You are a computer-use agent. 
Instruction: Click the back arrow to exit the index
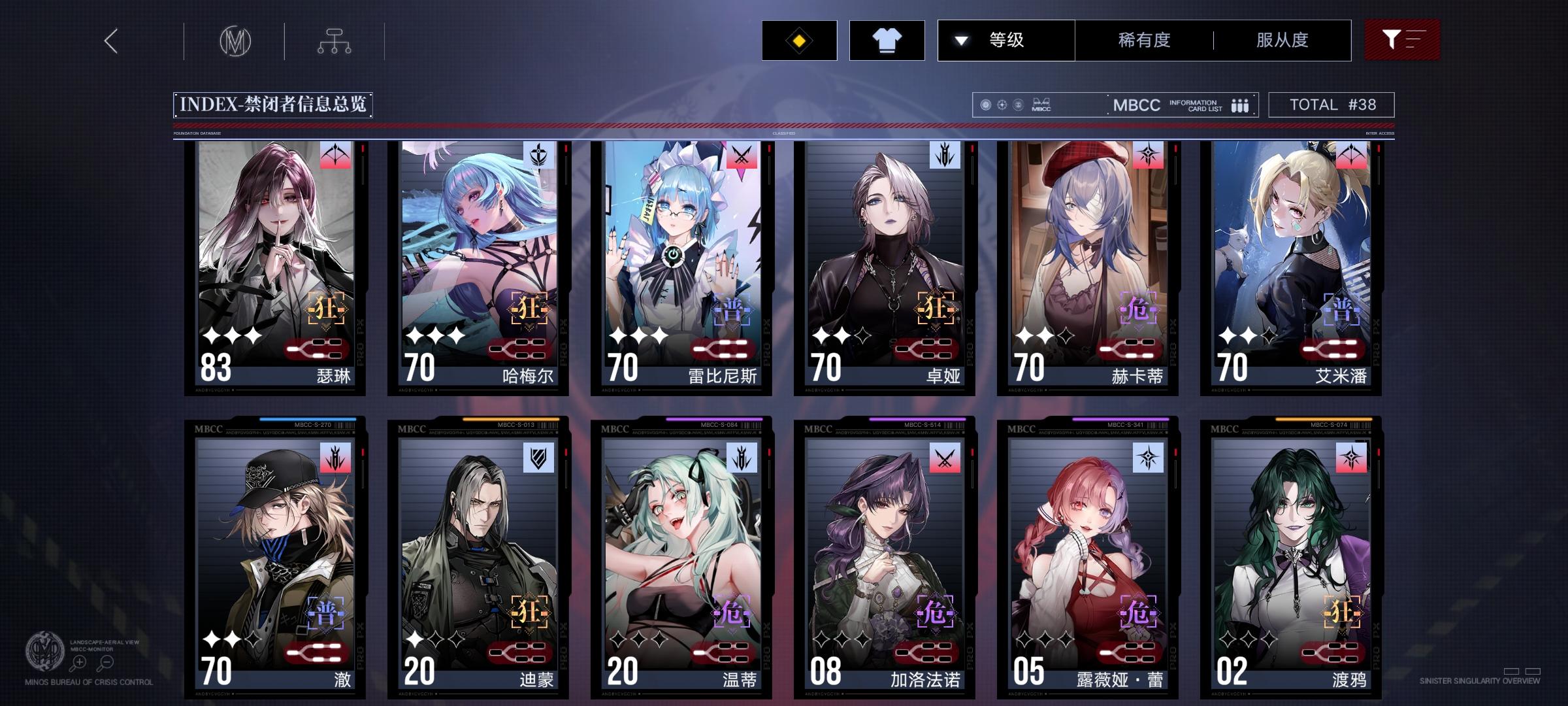[110, 41]
